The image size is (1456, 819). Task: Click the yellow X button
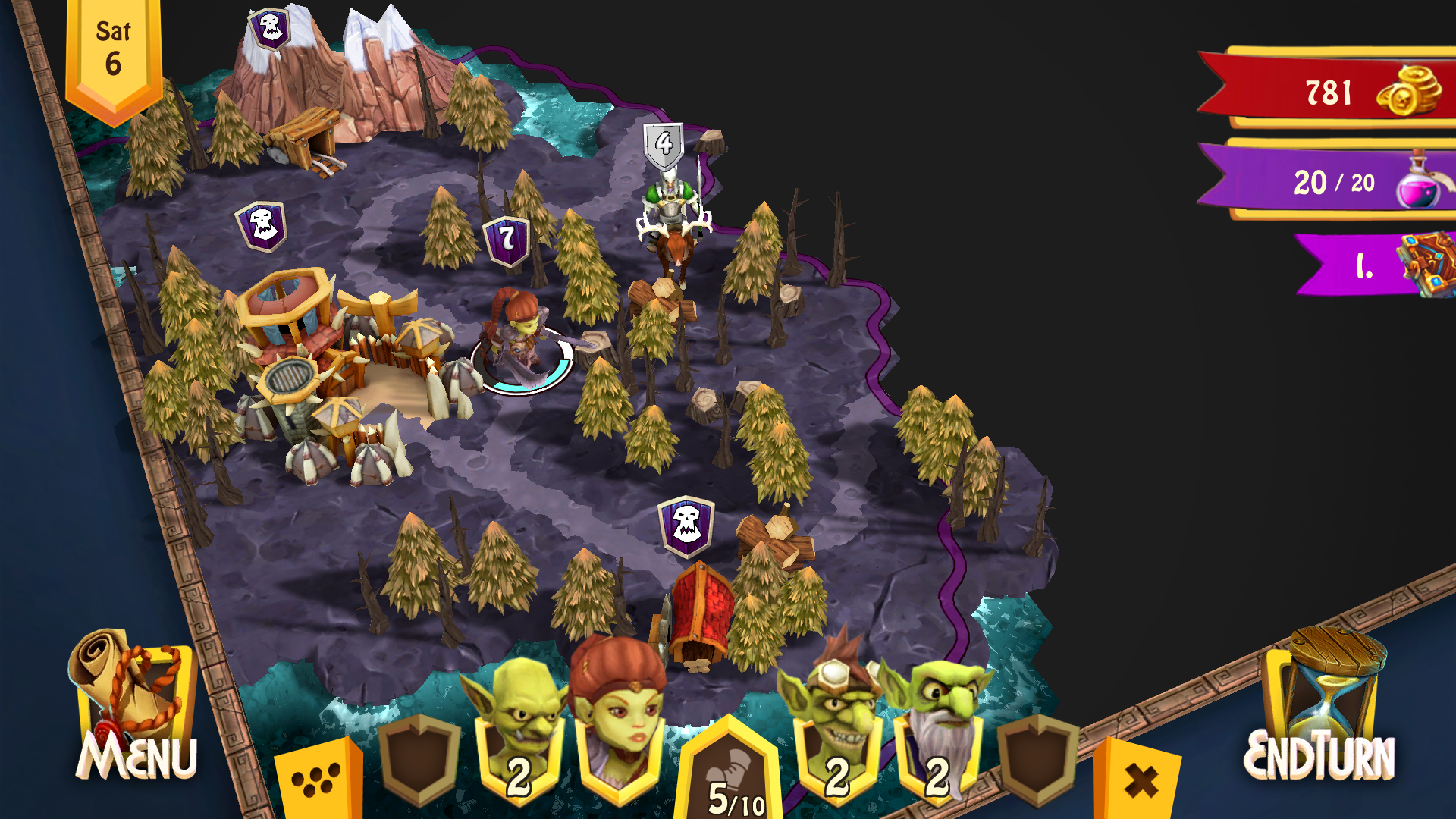pyautogui.click(x=1140, y=781)
